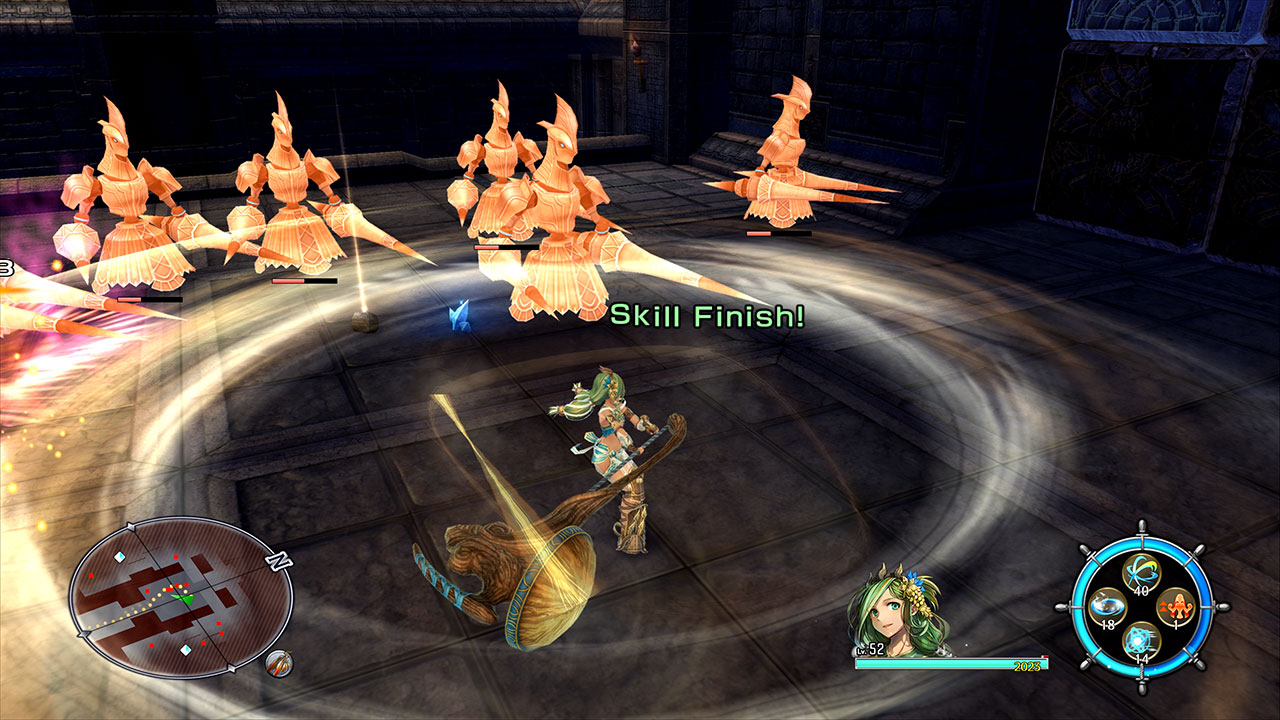Activate the top skill costing 40
The width and height of the screenshot is (1280, 720).
pos(1140,573)
